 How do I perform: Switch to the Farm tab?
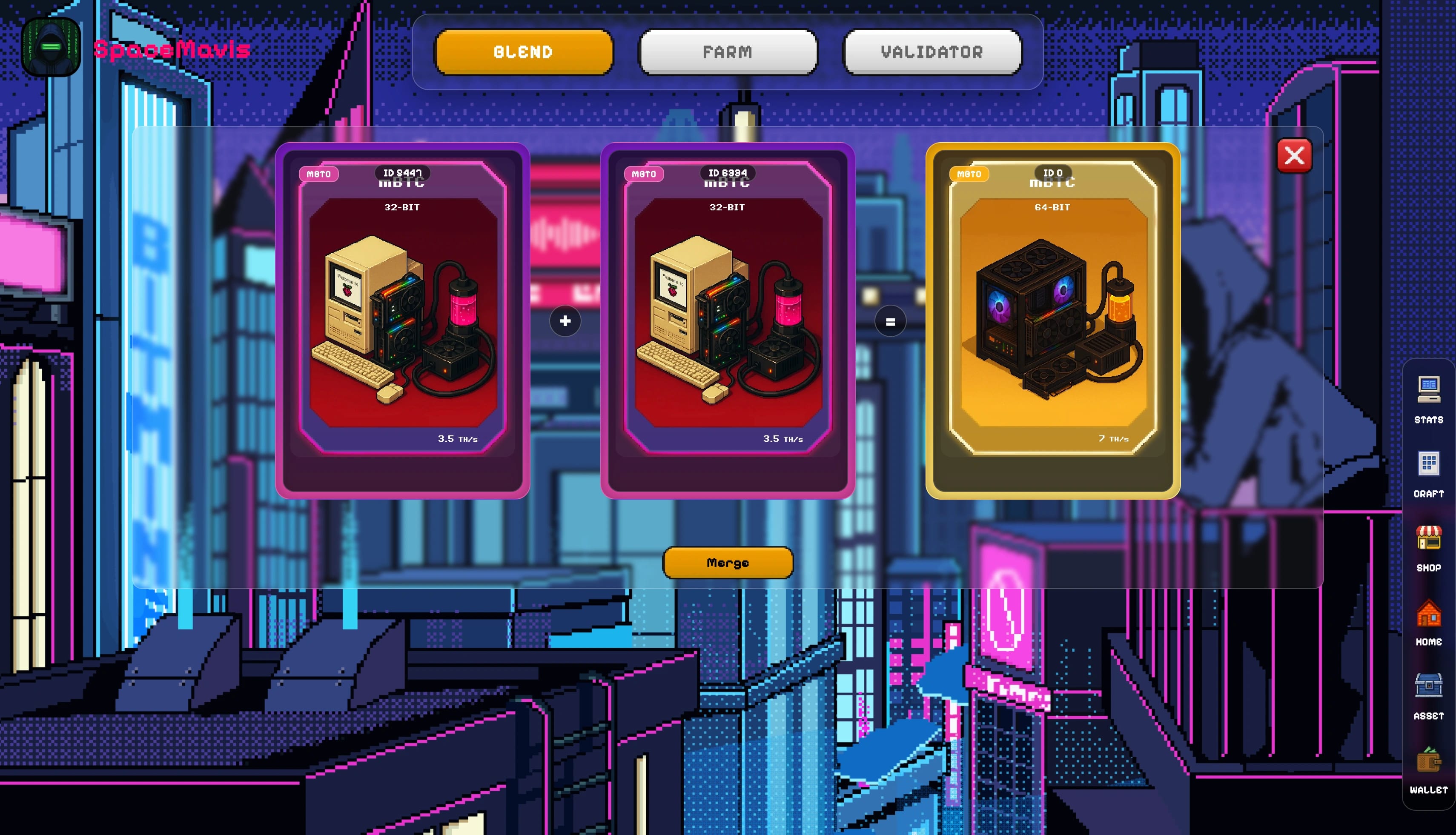[x=728, y=52]
